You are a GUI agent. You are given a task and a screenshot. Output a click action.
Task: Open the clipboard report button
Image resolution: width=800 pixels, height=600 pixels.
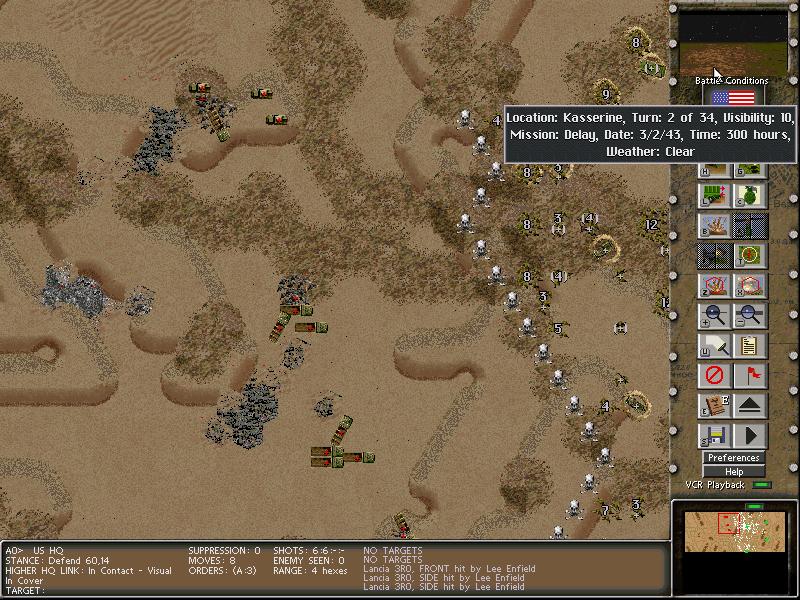750,346
